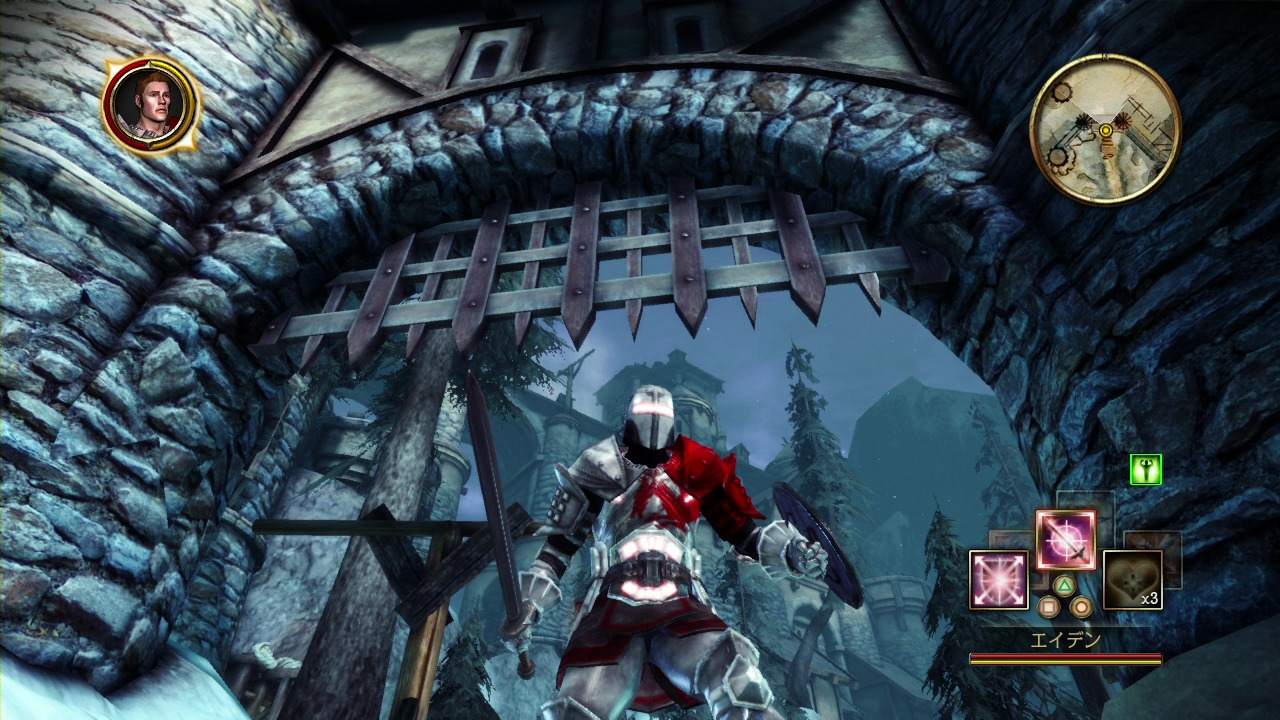This screenshot has width=1280, height=720.
Task: Open the circular minimap
Action: [x=1105, y=129]
